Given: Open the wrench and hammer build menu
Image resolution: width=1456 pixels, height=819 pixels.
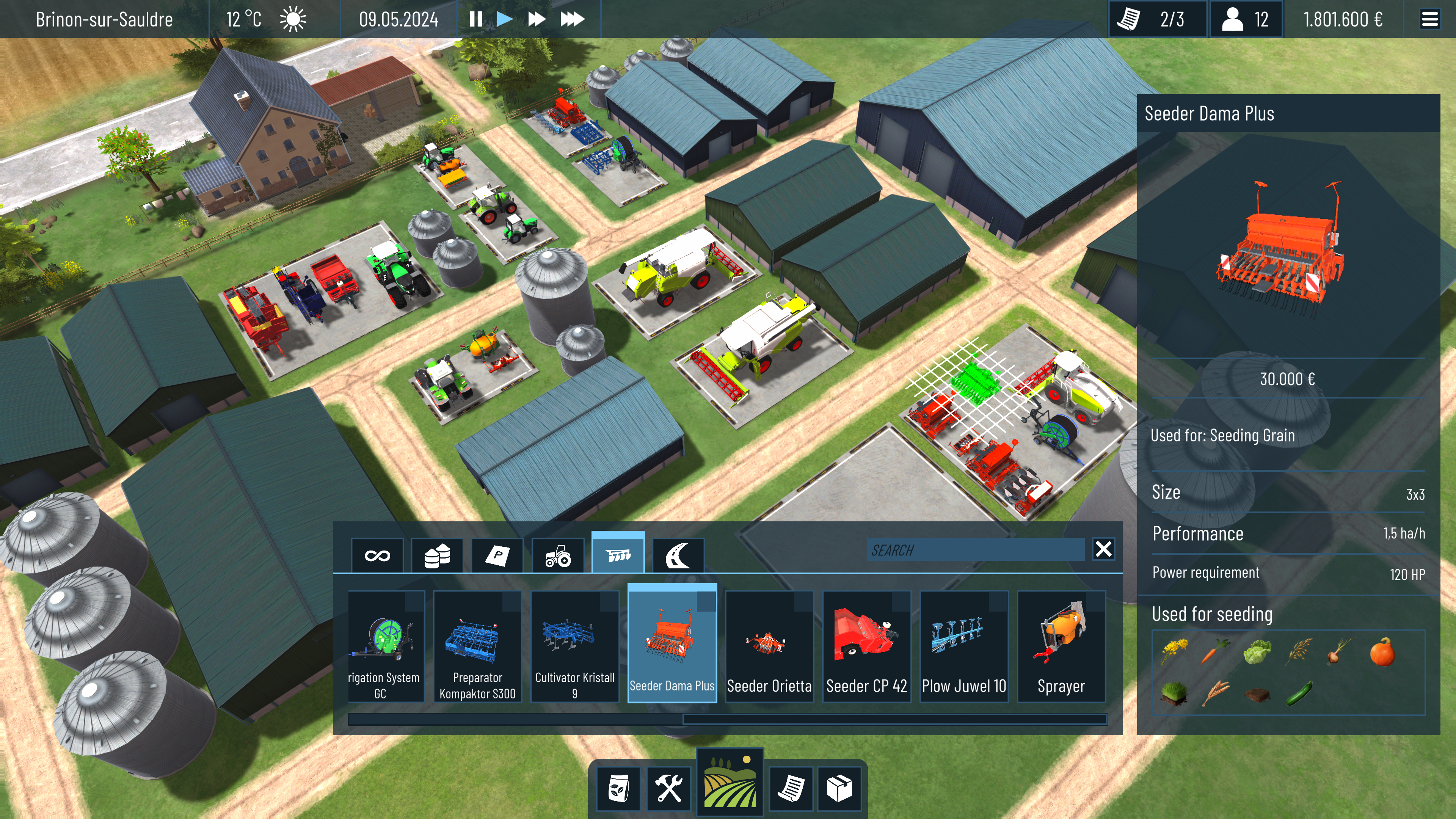Looking at the screenshot, I should pyautogui.click(x=668, y=788).
